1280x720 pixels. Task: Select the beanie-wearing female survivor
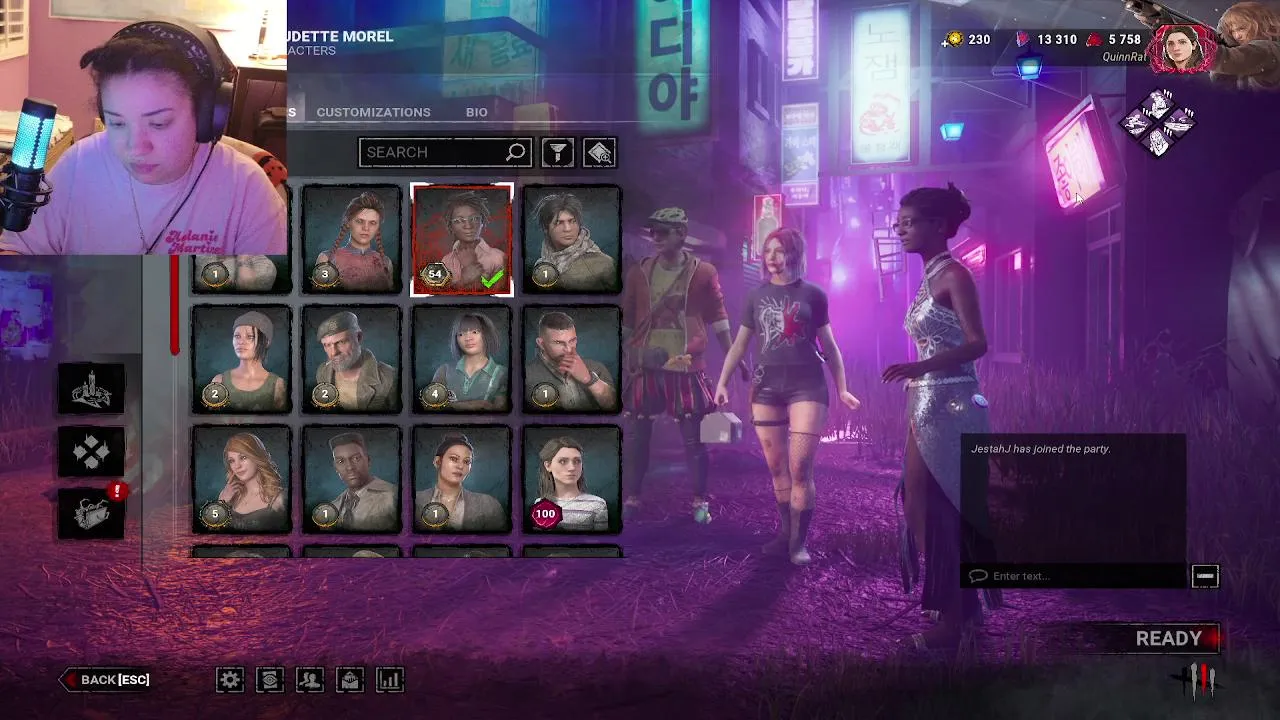pyautogui.click(x=242, y=359)
